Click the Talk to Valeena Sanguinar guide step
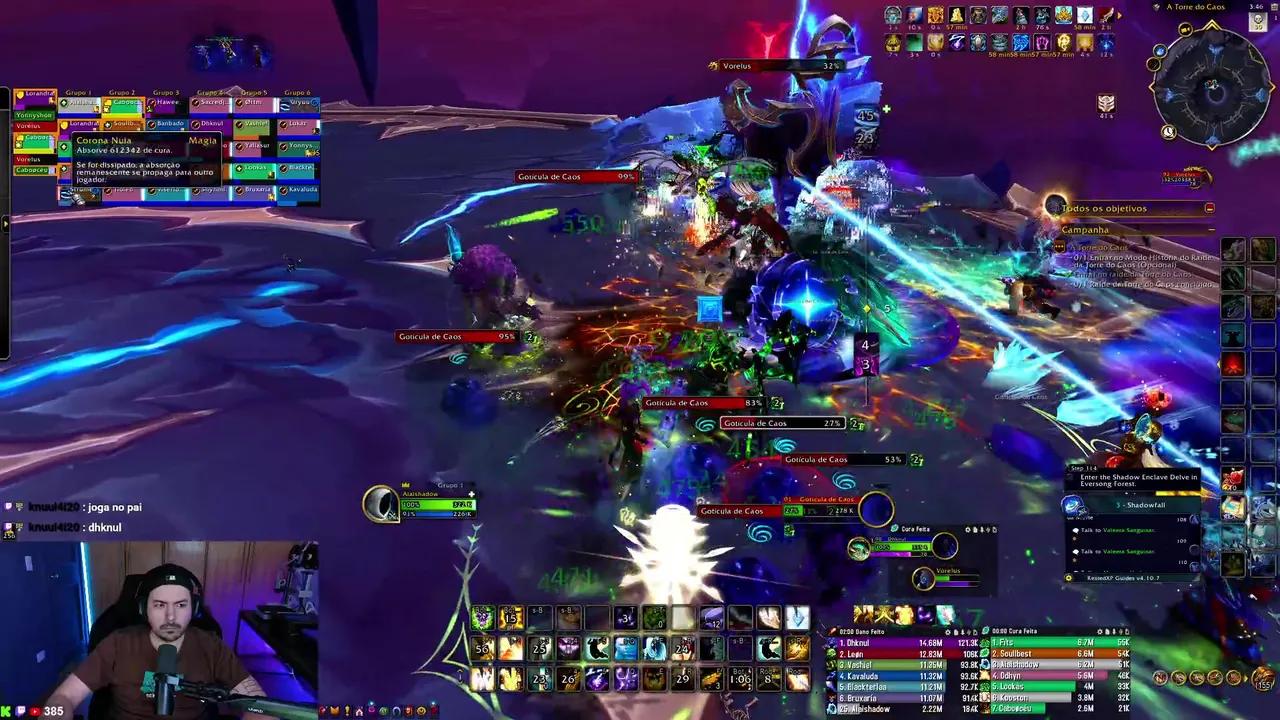1280x720 pixels. point(1116,530)
